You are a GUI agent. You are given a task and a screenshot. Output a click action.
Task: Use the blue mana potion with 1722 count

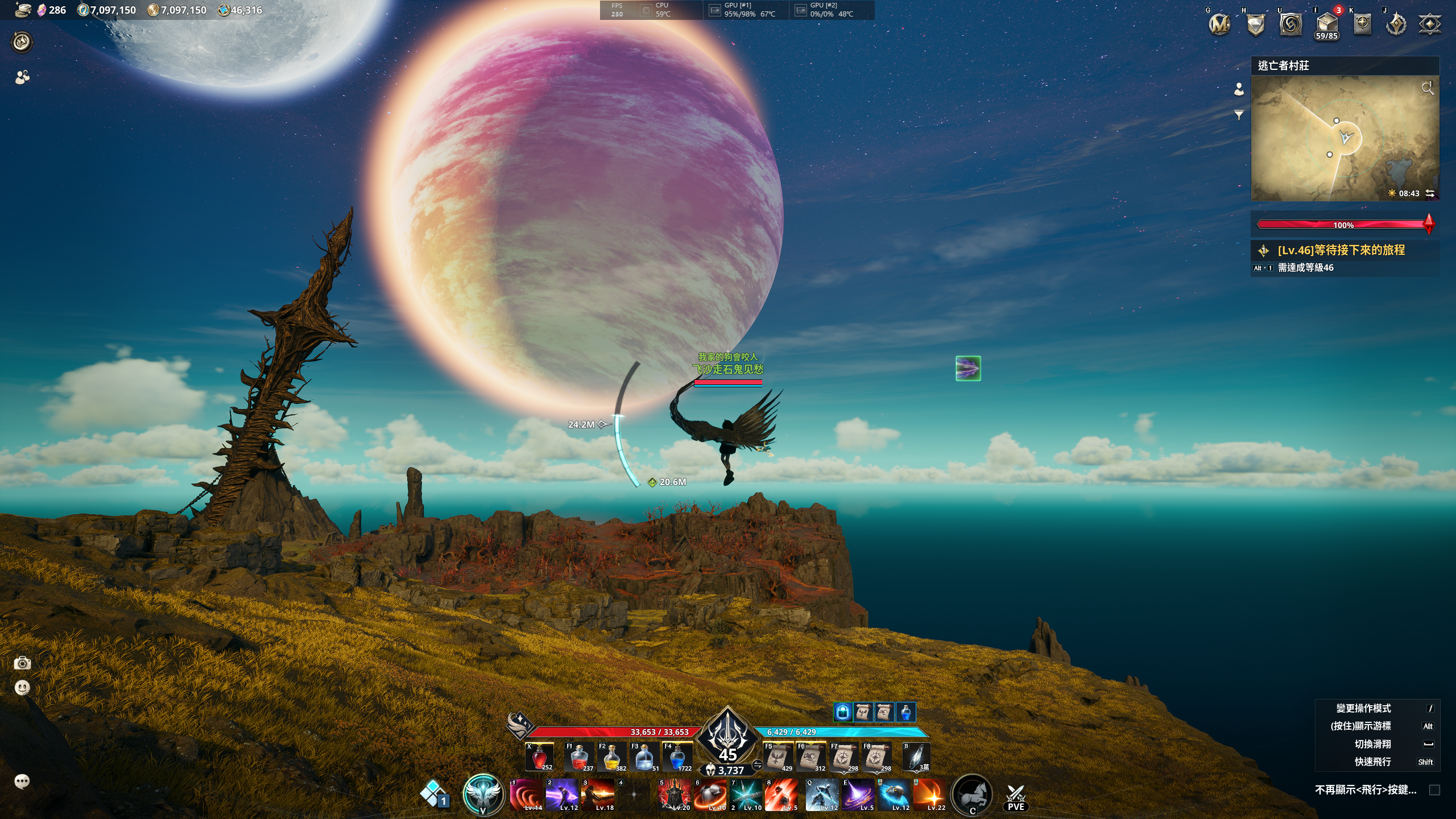tap(677, 758)
